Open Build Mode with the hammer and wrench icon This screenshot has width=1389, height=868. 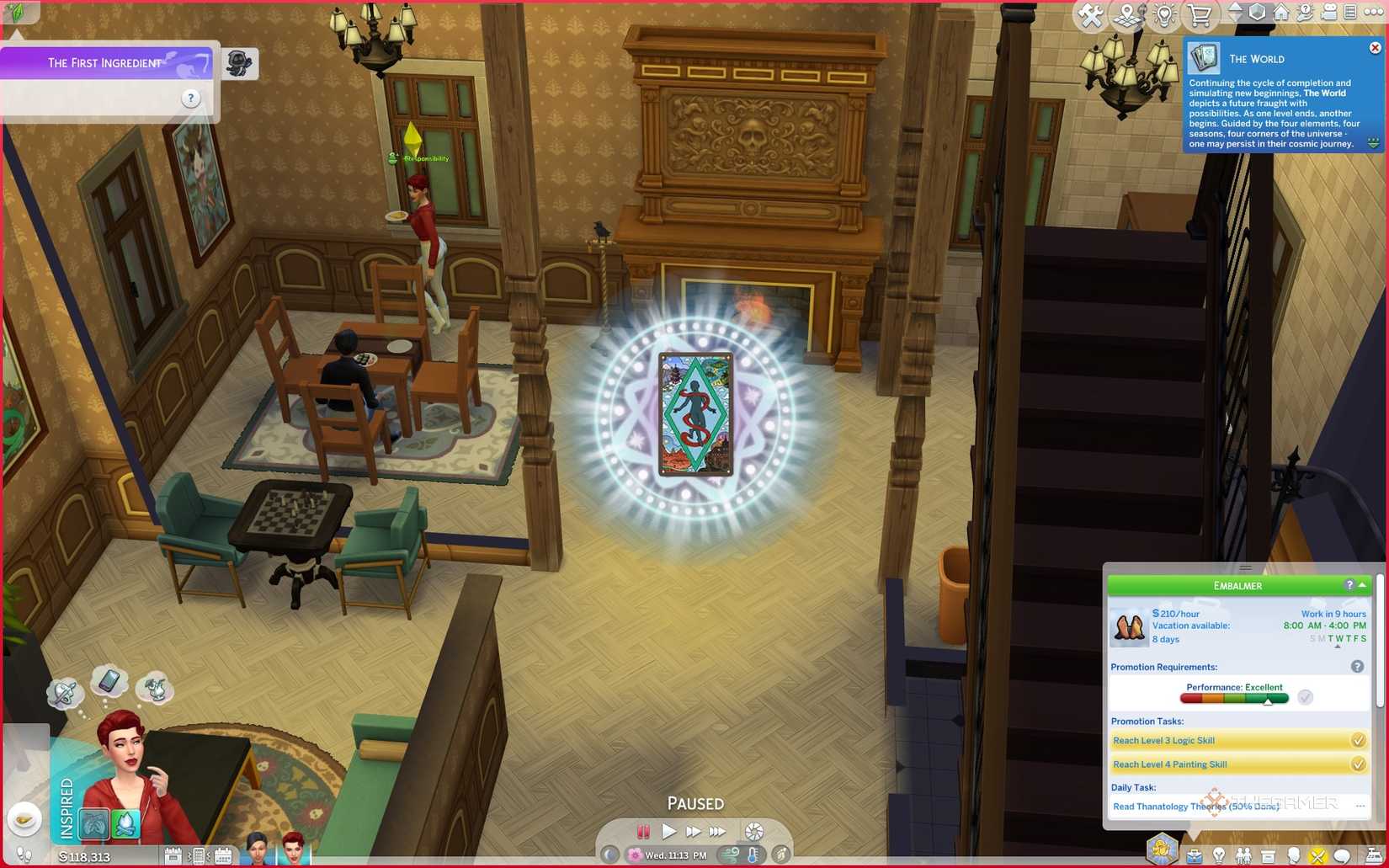(1090, 14)
